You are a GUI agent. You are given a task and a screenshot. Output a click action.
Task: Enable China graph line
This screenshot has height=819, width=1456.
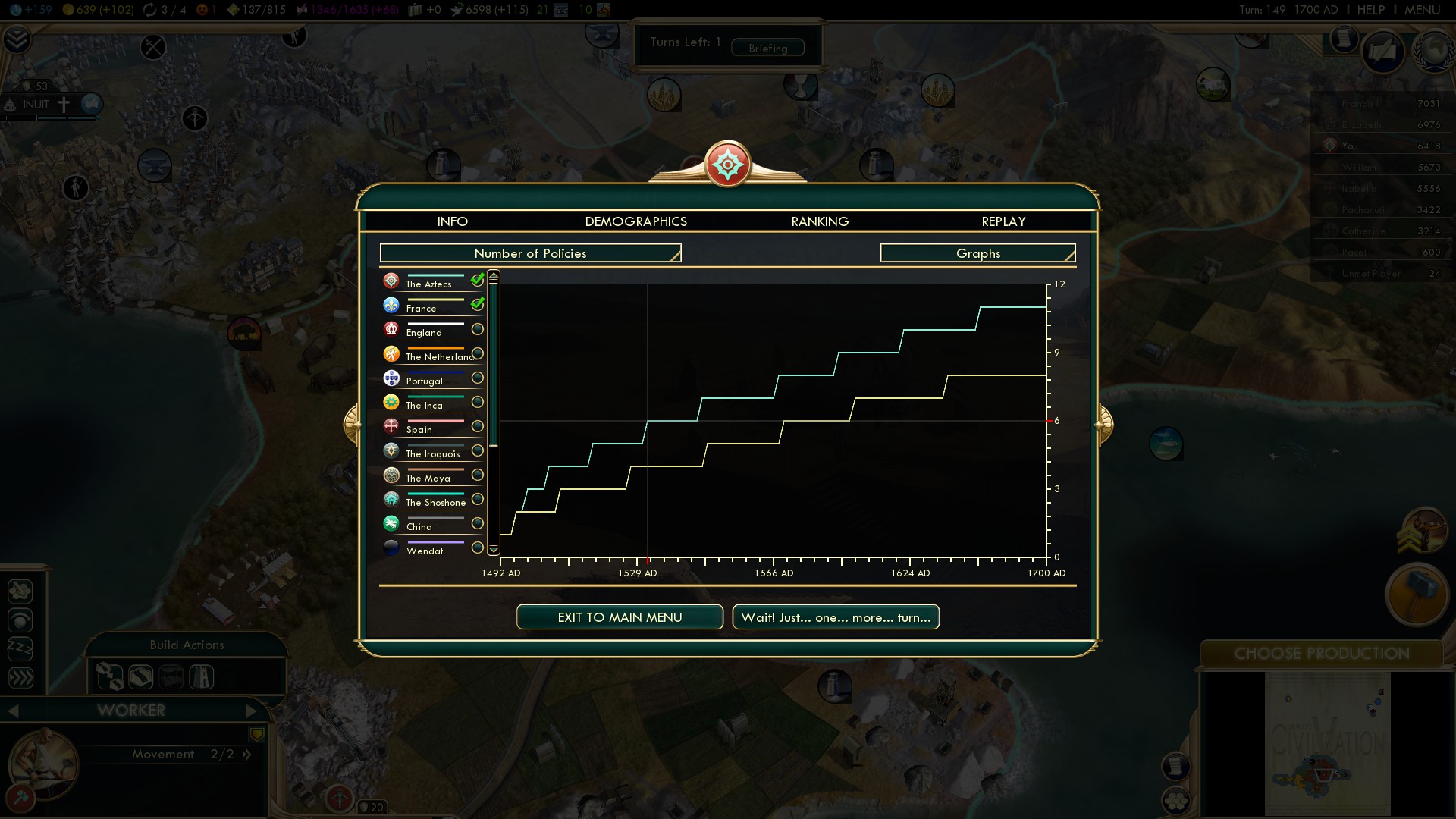coord(478,523)
